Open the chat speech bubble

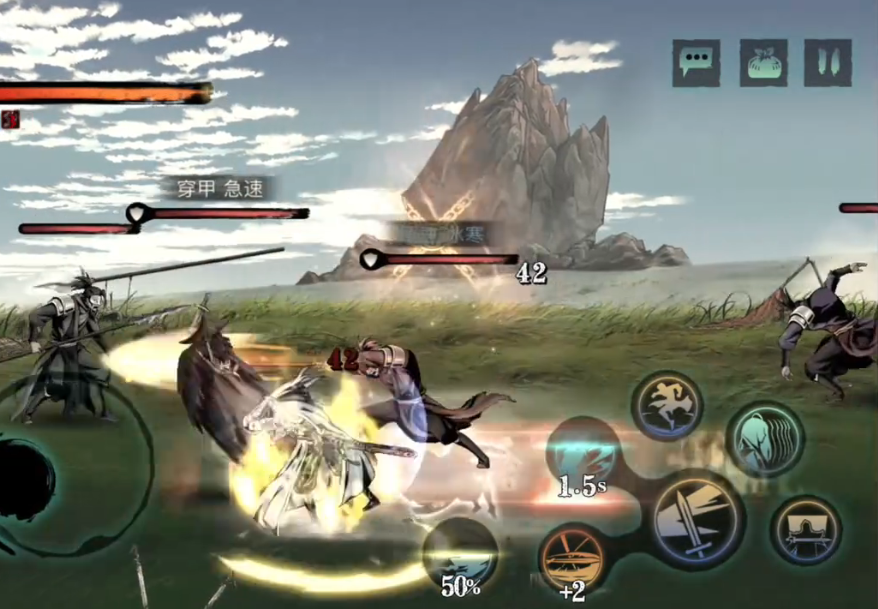click(696, 63)
